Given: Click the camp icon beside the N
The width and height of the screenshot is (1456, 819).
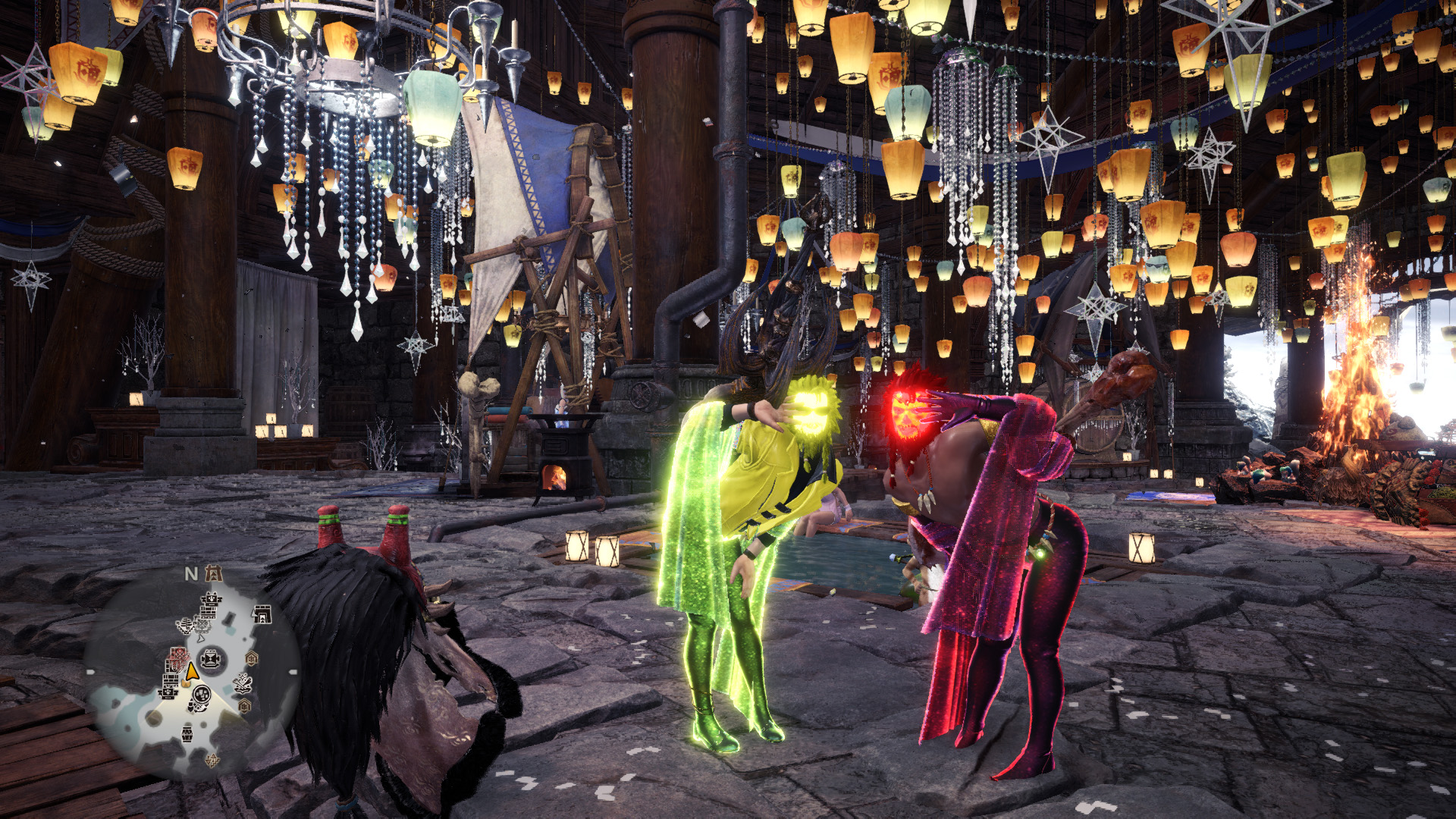Looking at the screenshot, I should [x=215, y=573].
